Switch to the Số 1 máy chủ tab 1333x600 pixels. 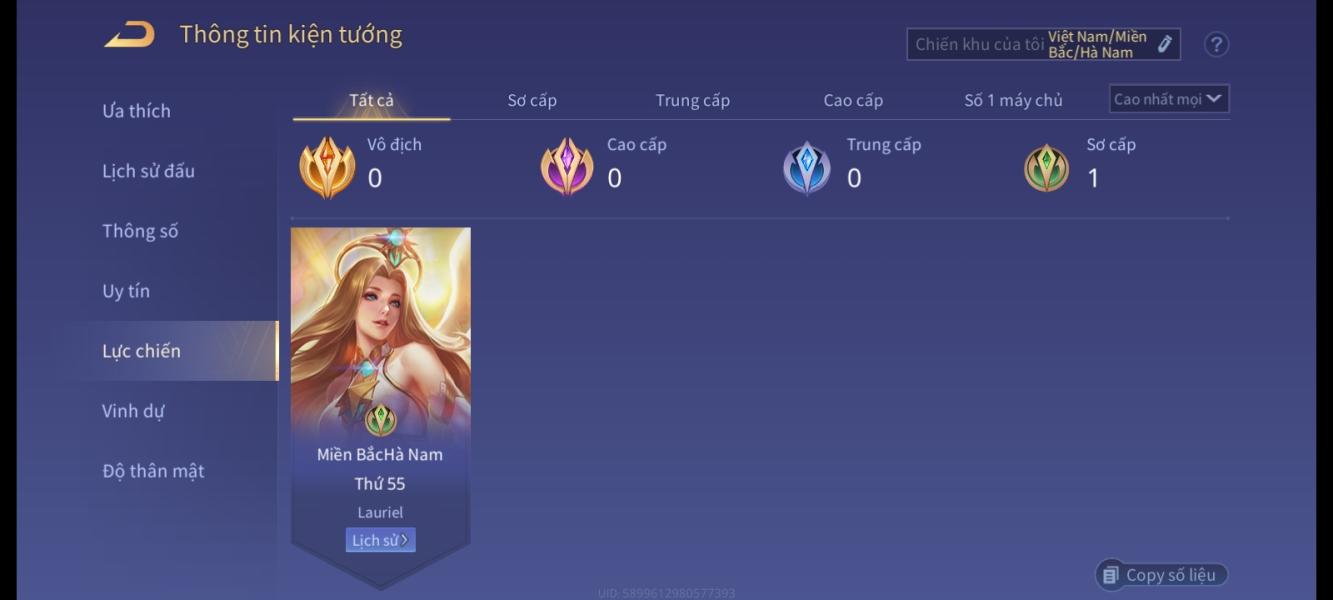pyautogui.click(x=1013, y=100)
